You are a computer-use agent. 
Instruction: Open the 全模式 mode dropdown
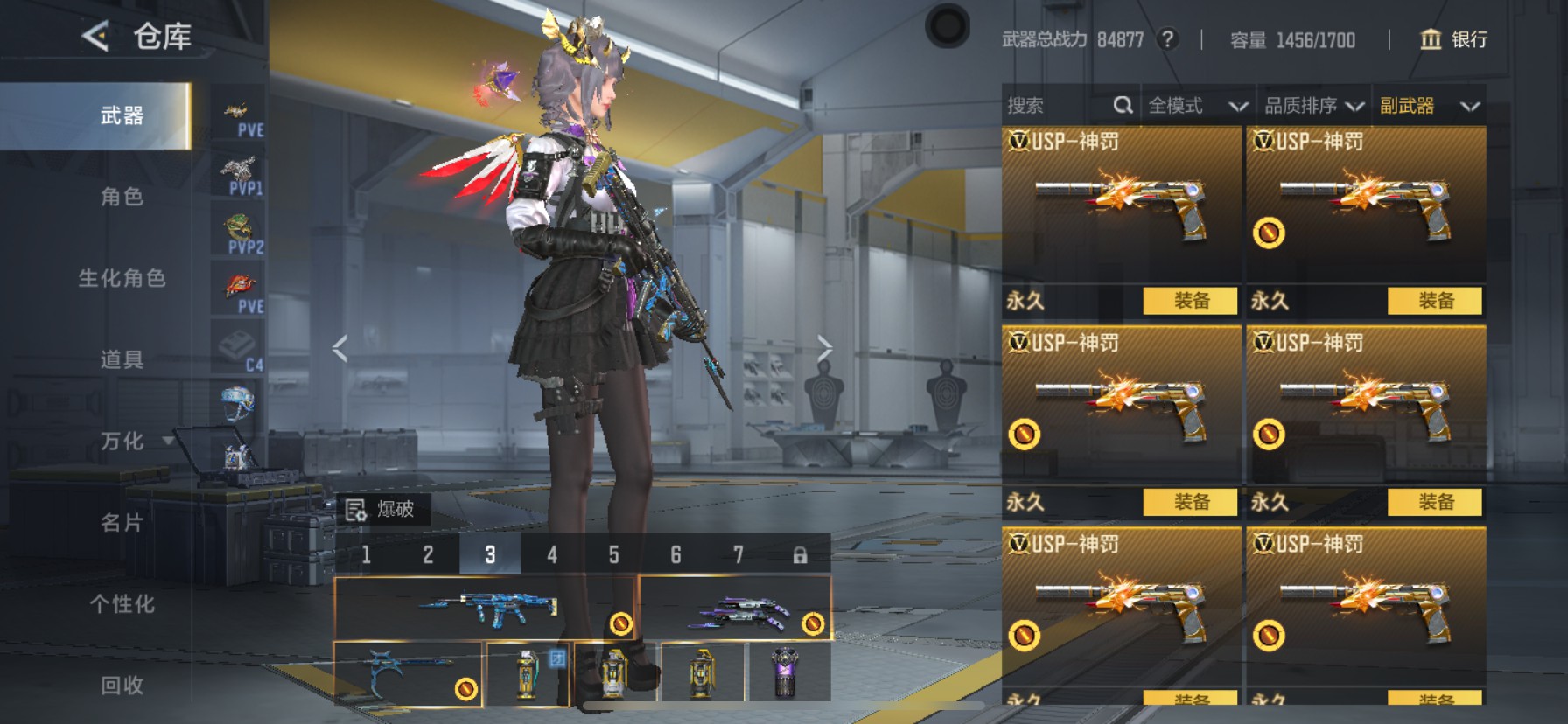(x=1197, y=106)
